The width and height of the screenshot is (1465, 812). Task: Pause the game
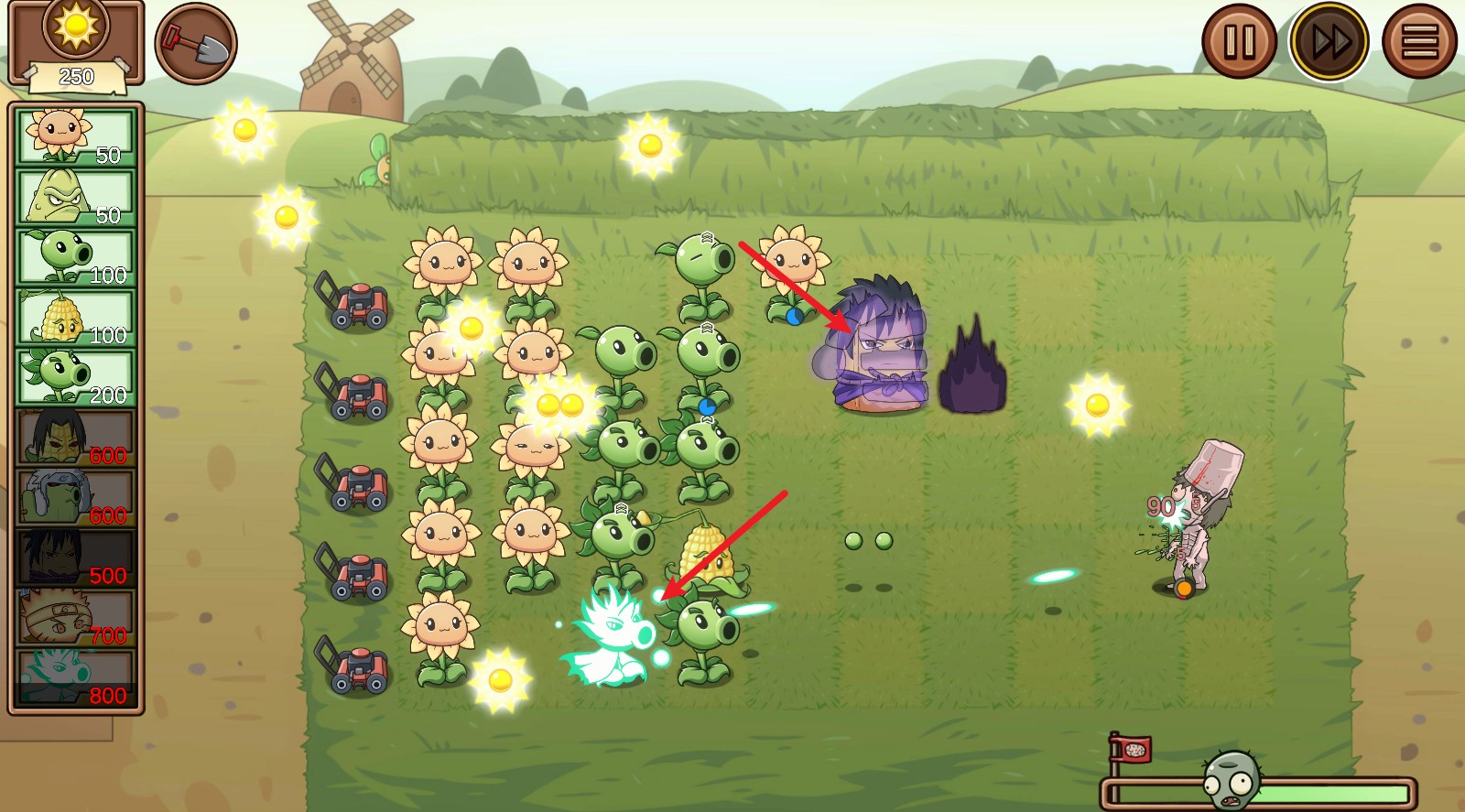pyautogui.click(x=1241, y=38)
